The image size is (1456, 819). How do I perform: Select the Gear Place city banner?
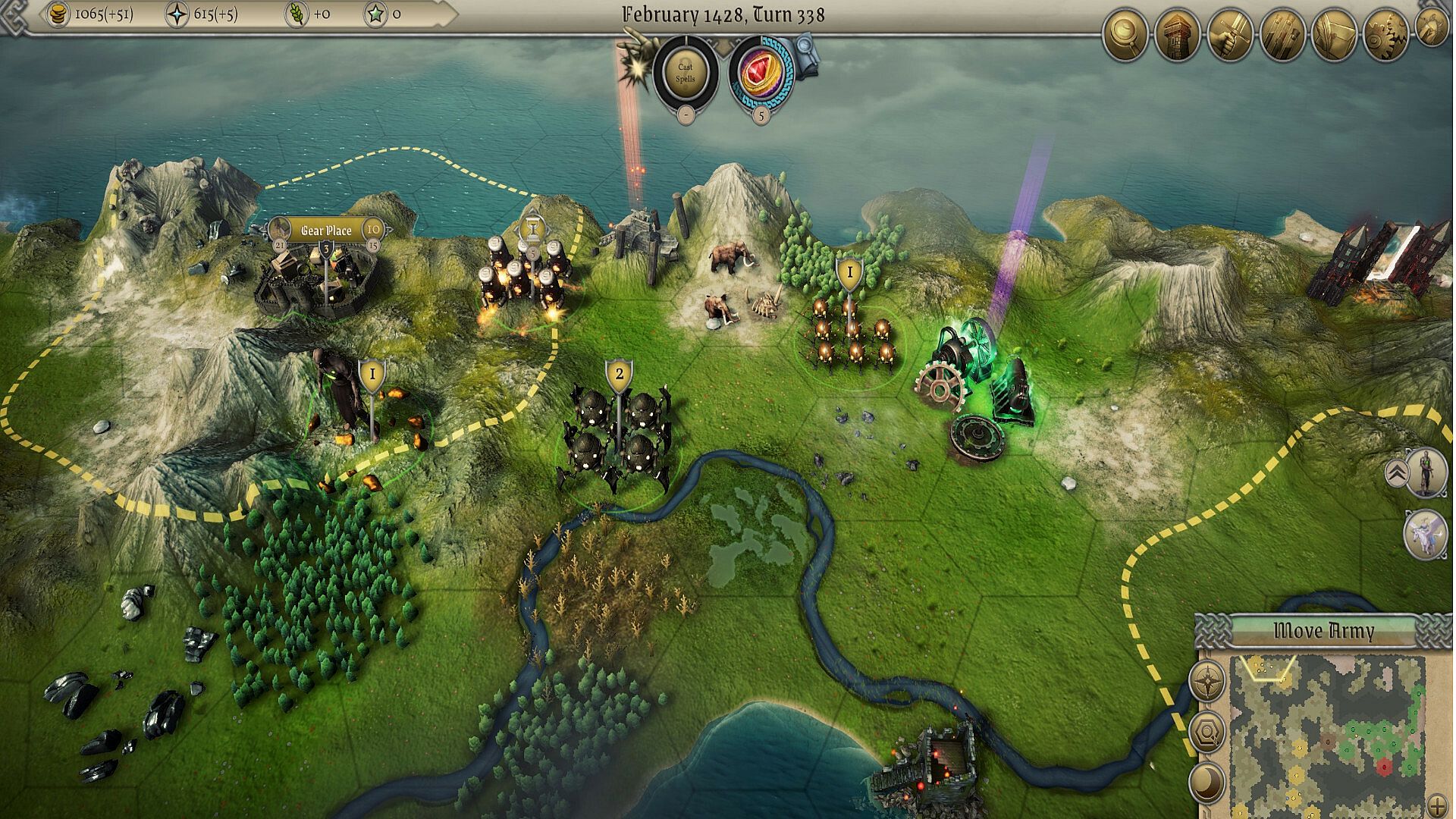tap(327, 230)
